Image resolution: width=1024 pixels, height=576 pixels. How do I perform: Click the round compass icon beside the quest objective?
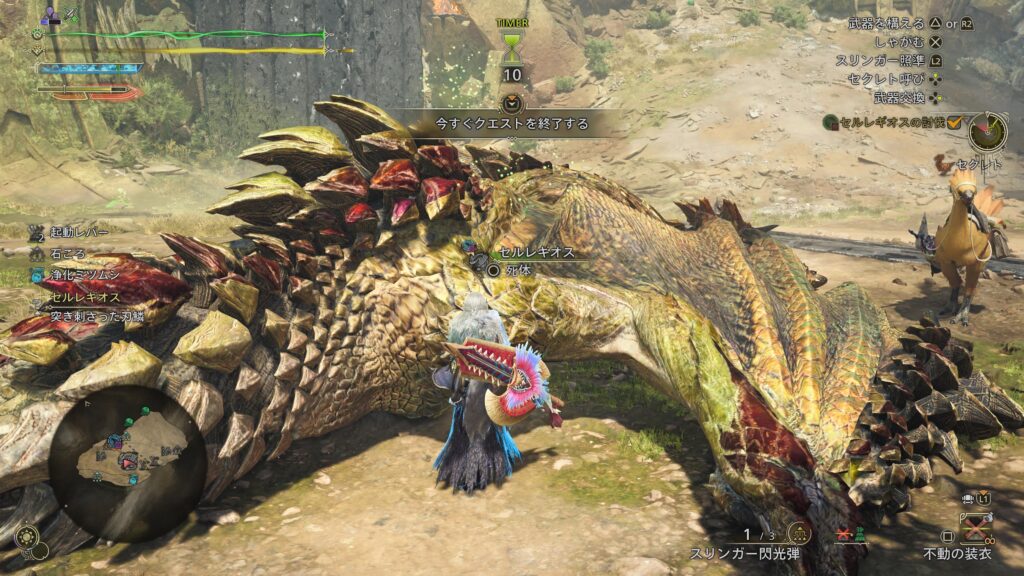coord(988,132)
